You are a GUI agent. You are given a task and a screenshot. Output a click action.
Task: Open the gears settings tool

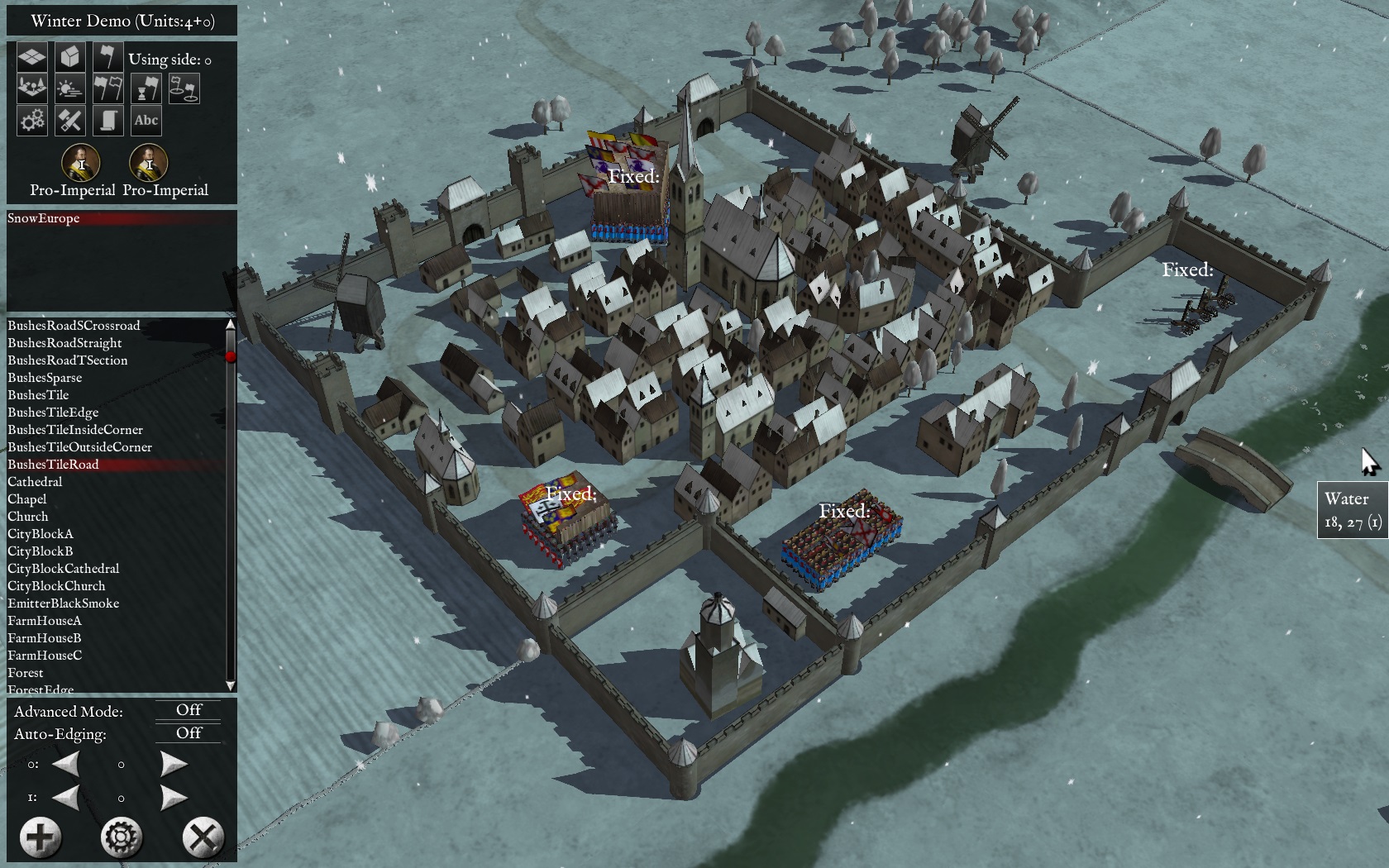[32, 121]
